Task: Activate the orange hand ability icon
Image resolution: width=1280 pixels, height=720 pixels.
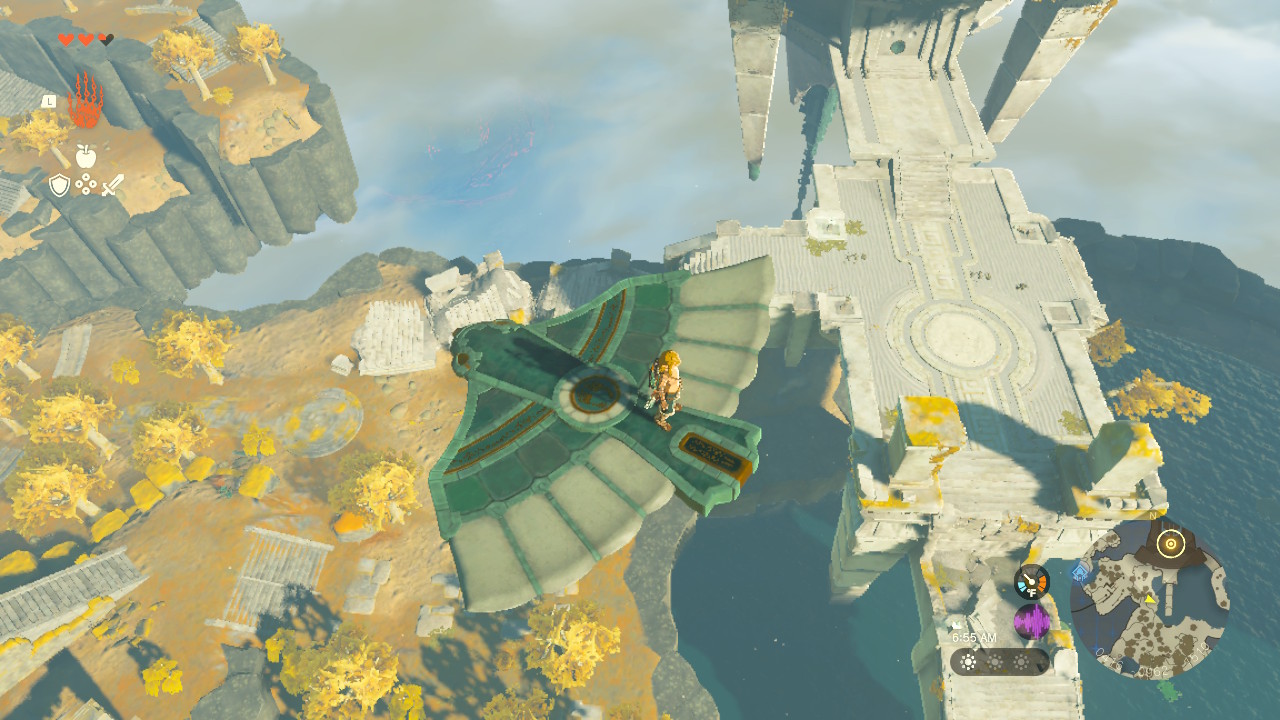Action: coord(85,101)
